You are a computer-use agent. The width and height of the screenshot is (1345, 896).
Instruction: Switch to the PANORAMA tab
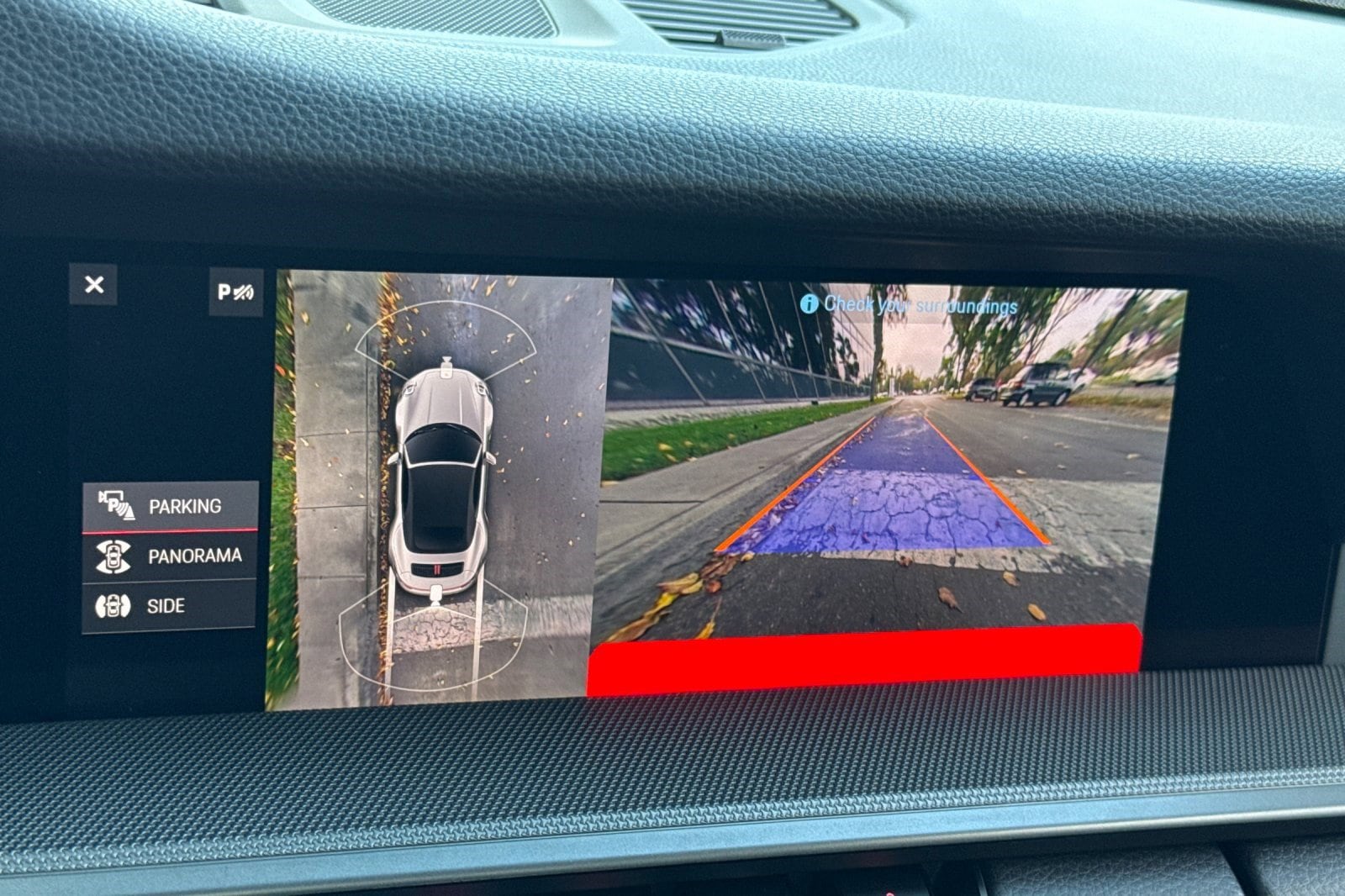pyautogui.click(x=193, y=556)
